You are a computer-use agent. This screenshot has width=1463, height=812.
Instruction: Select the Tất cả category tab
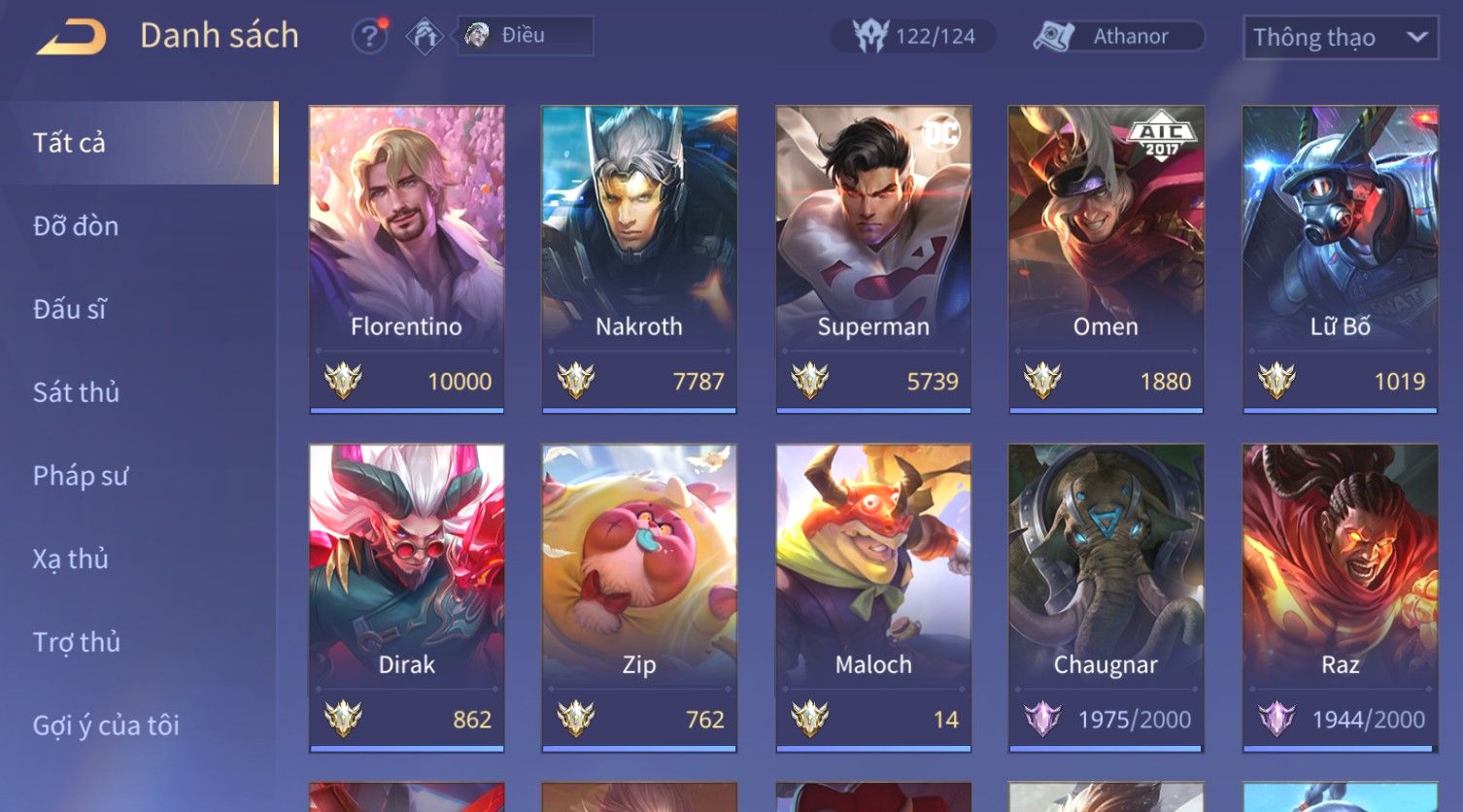tap(138, 143)
